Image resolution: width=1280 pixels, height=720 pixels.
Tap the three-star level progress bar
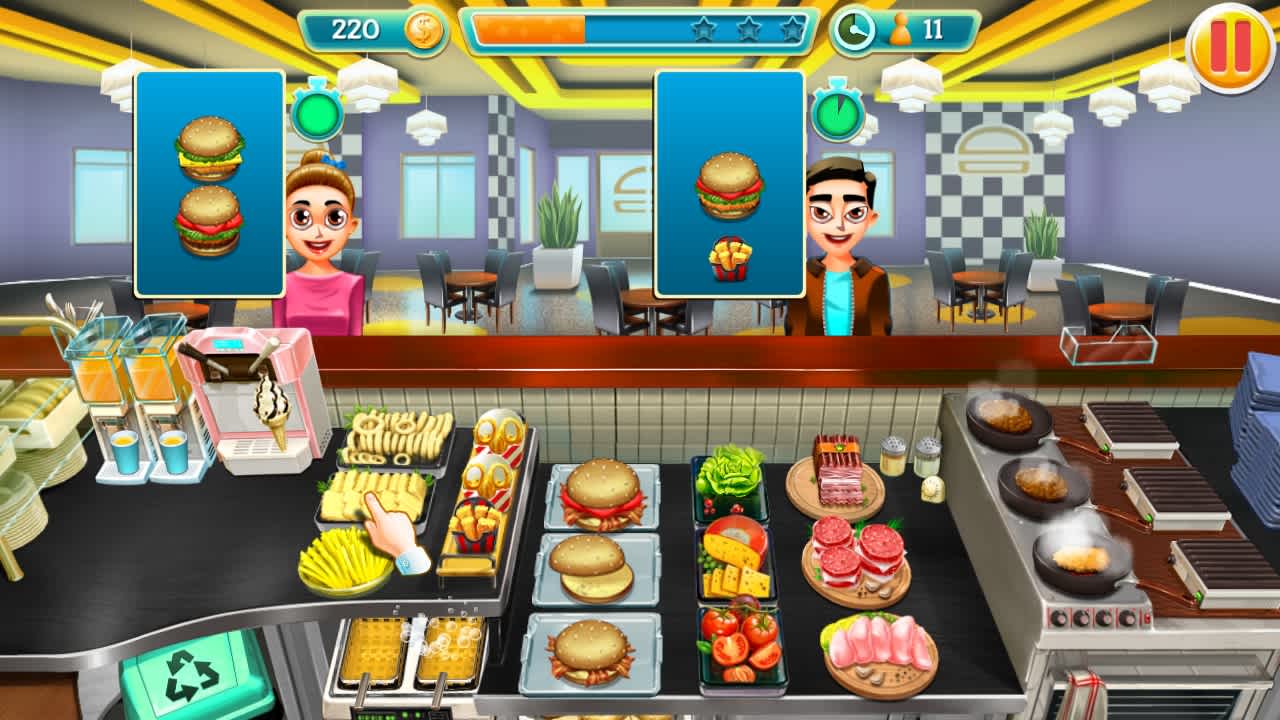pos(640,29)
